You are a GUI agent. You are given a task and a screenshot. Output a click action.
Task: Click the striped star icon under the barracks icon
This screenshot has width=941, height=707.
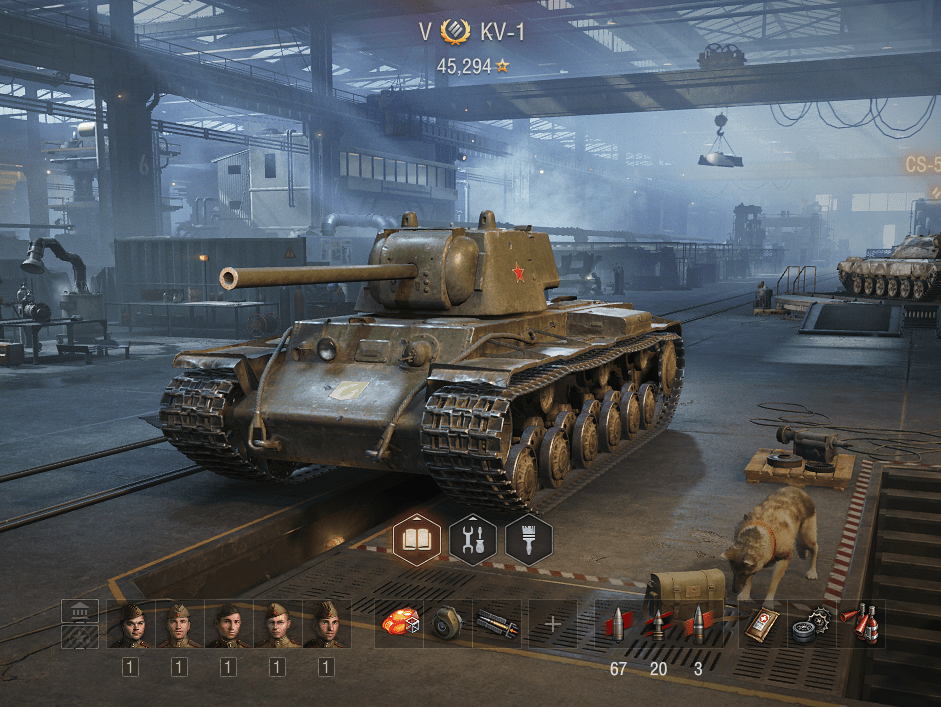tap(80, 636)
